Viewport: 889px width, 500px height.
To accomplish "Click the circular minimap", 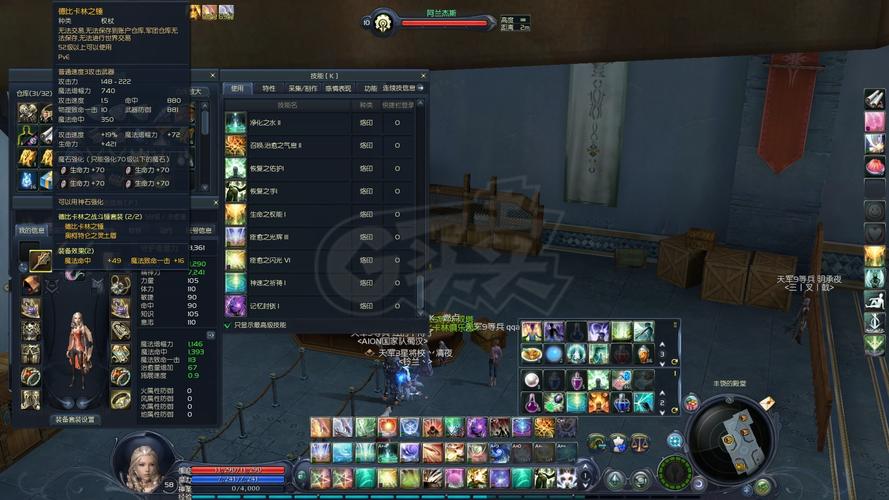I will point(730,438).
